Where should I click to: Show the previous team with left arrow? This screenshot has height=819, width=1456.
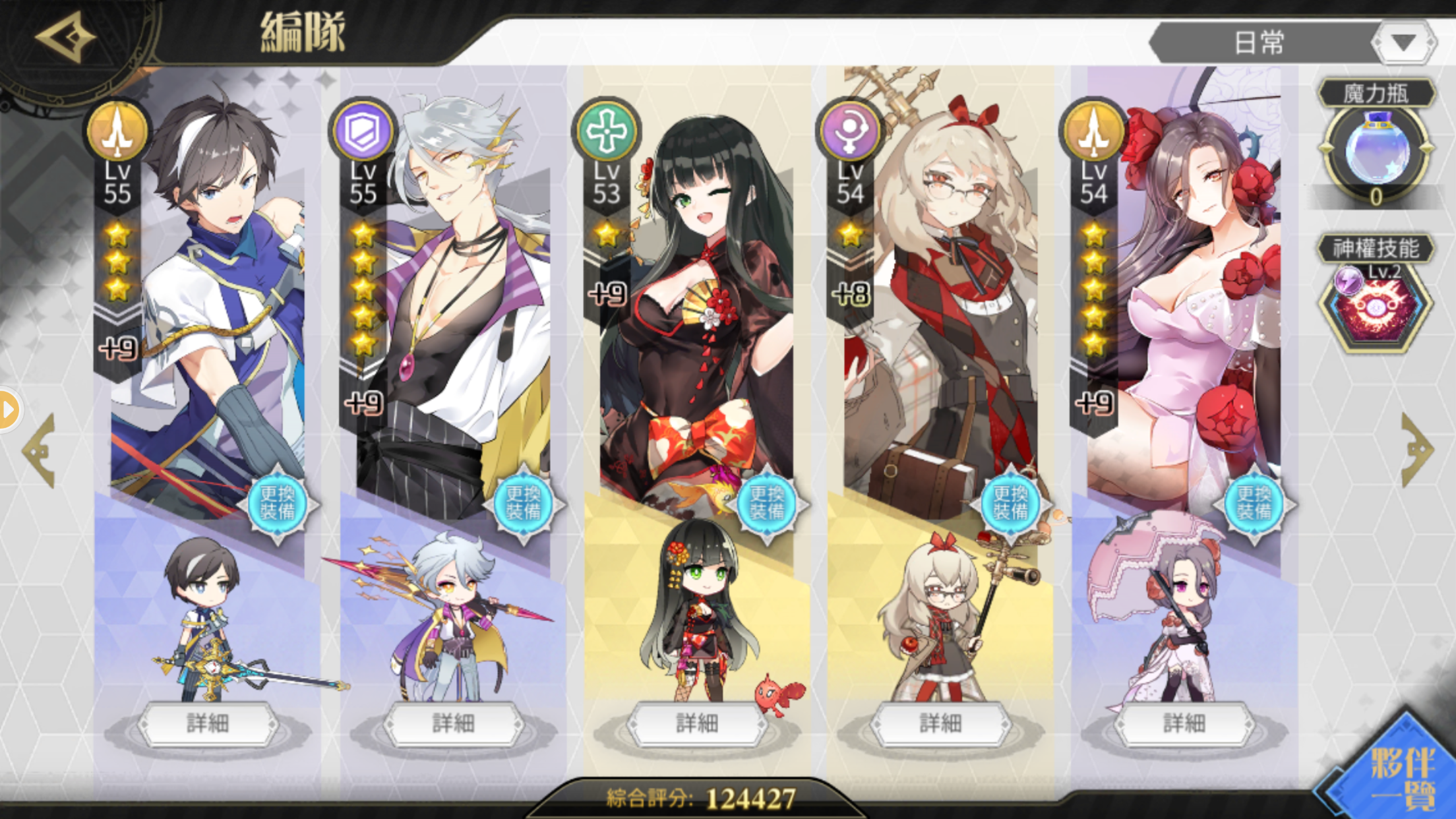point(40,450)
